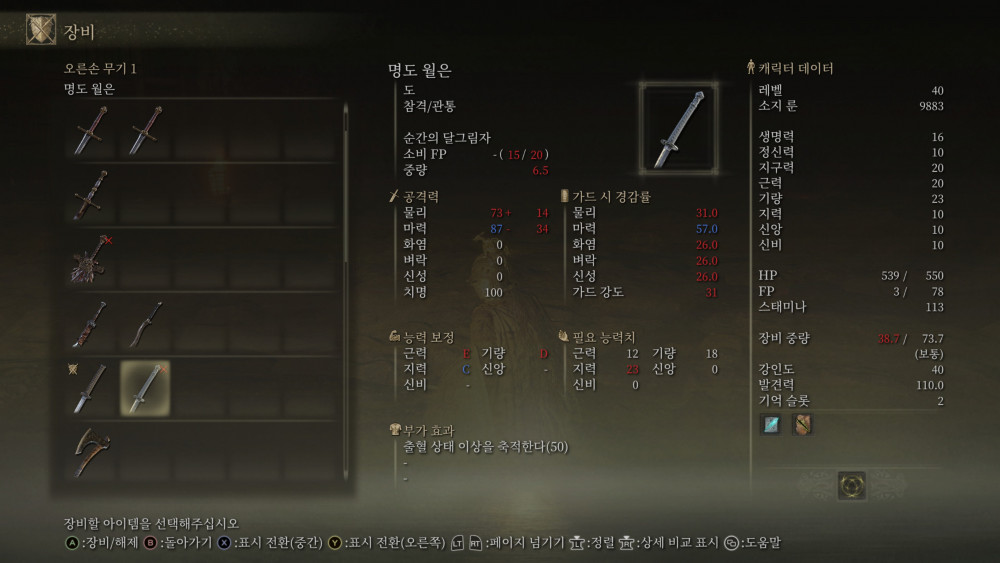Select the currently equipped katana slot
This screenshot has height=563, width=1000.
[x=90, y=388]
